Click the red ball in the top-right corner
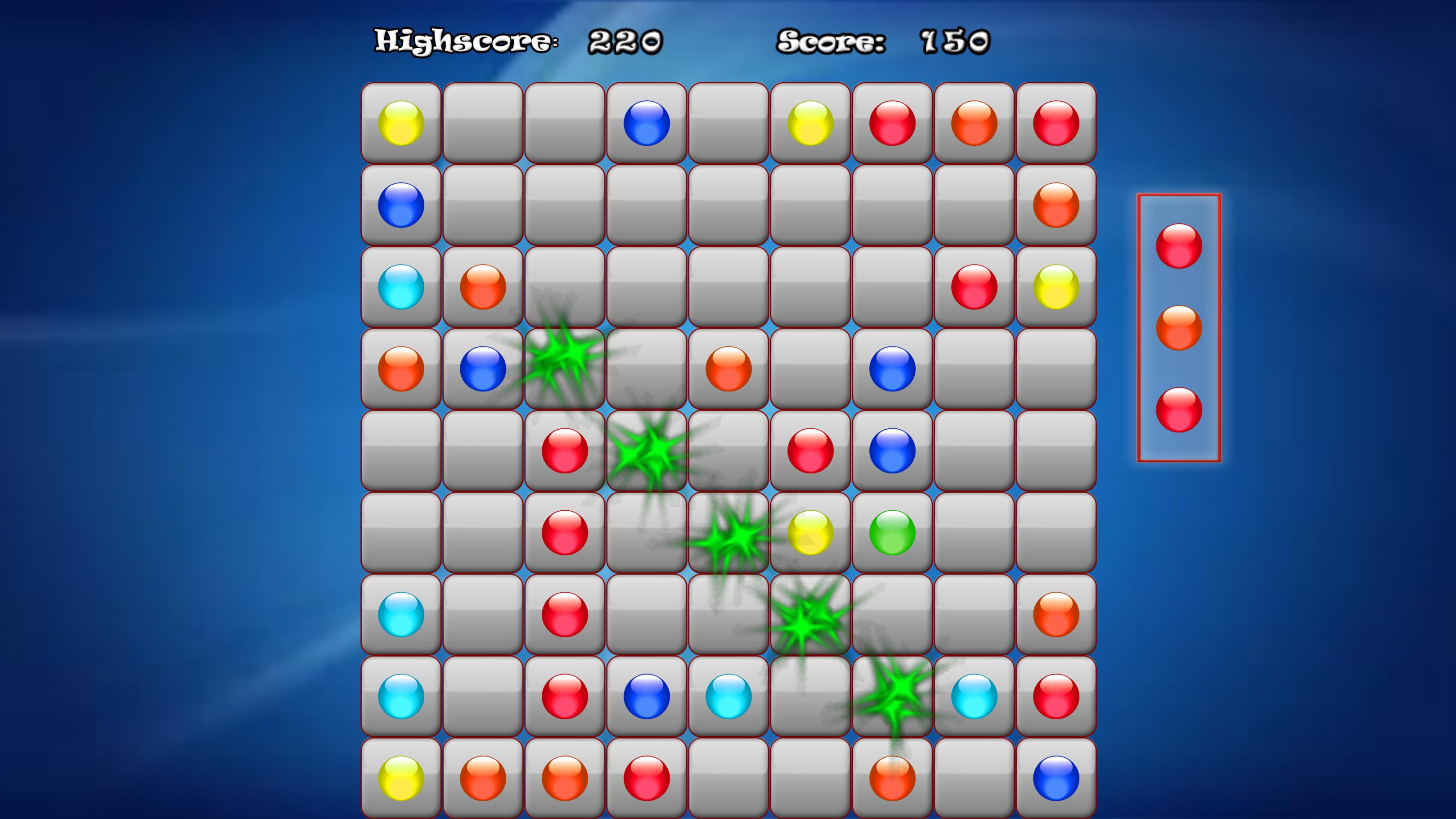Image resolution: width=1456 pixels, height=819 pixels. 1055,123
